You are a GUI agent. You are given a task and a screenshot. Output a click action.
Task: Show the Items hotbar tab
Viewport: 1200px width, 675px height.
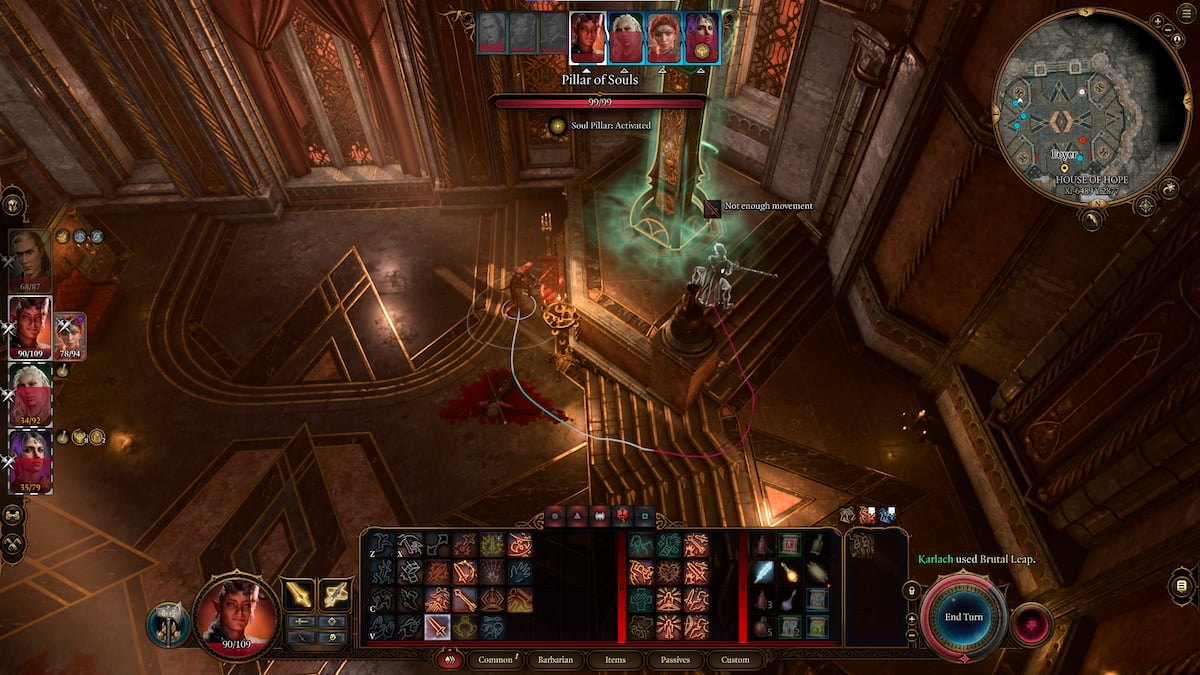[616, 660]
